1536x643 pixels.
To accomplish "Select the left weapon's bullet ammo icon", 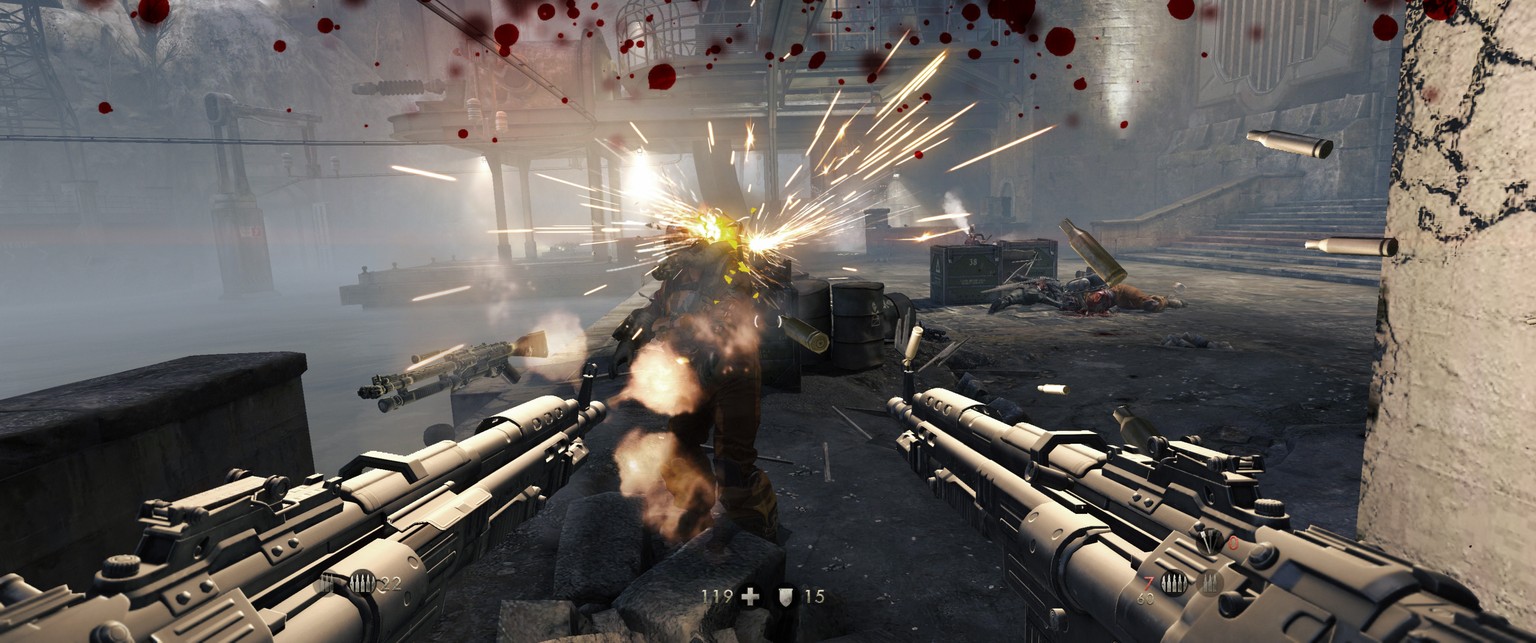I will tap(362, 583).
